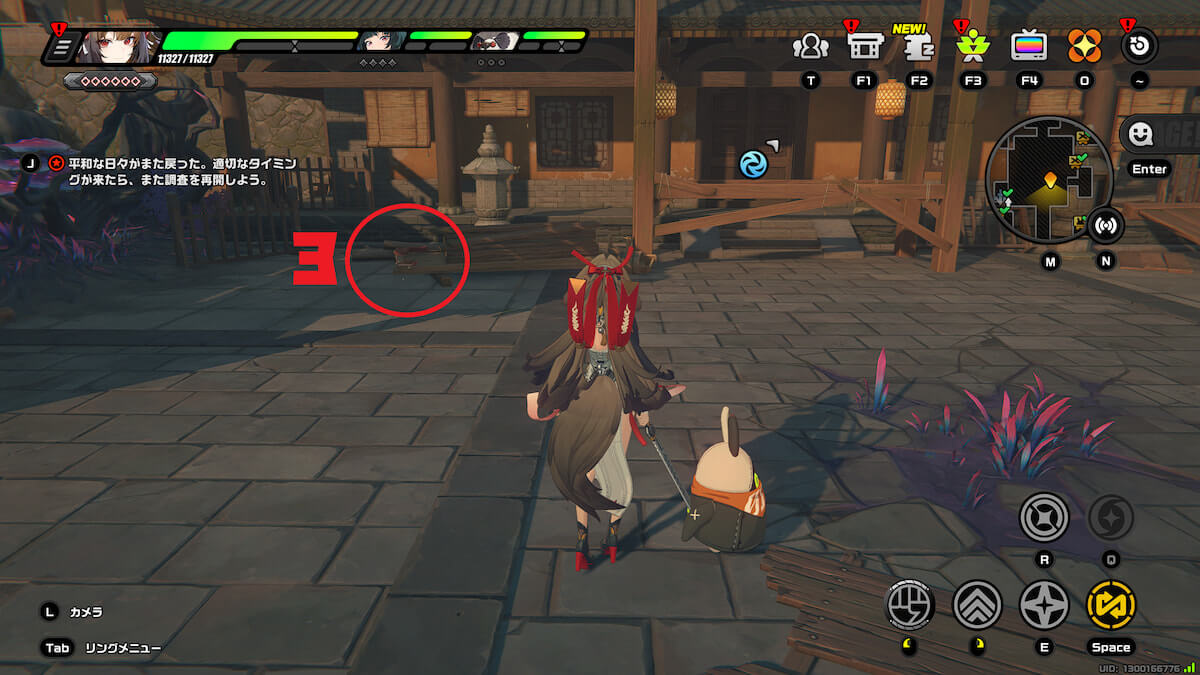Activate the fist basic attack button
The width and height of the screenshot is (1200, 675).
point(911,605)
